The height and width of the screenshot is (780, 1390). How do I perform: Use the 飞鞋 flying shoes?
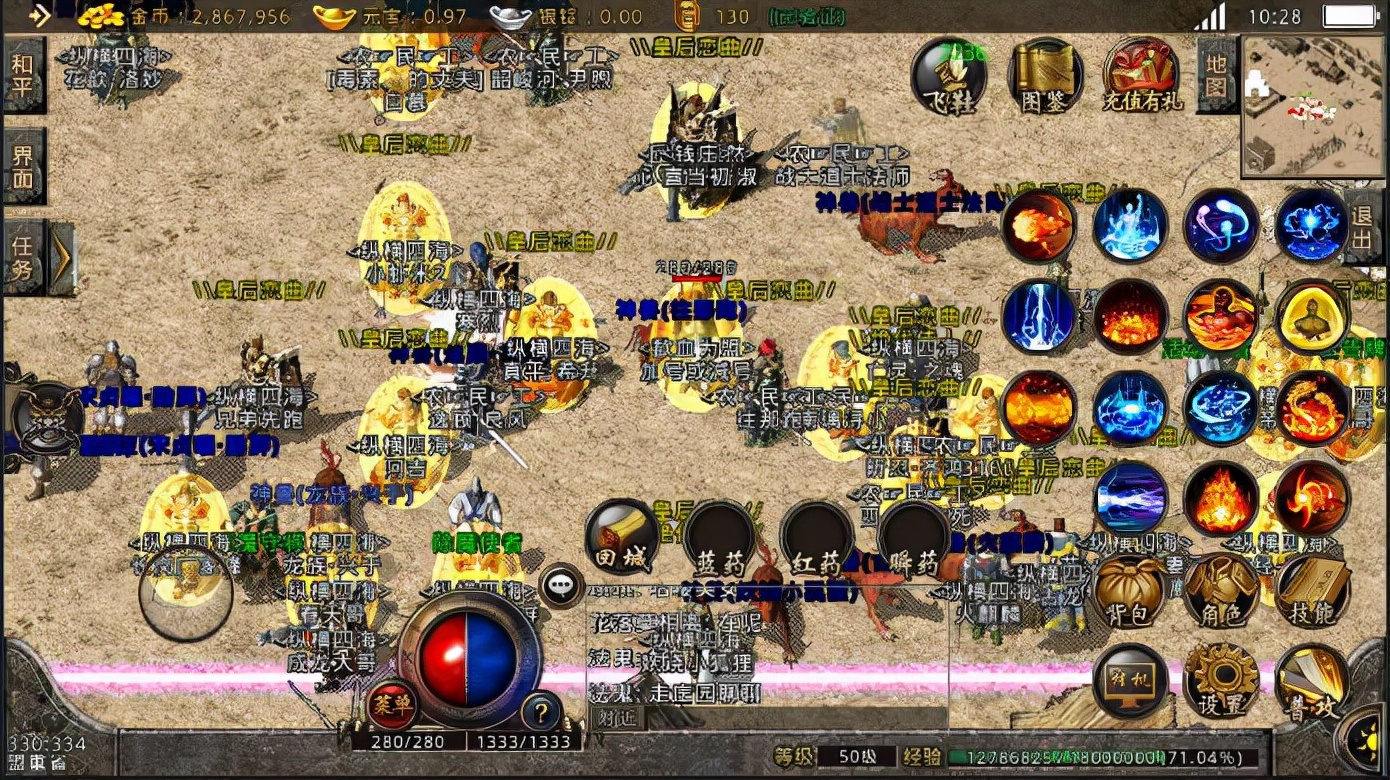point(948,76)
